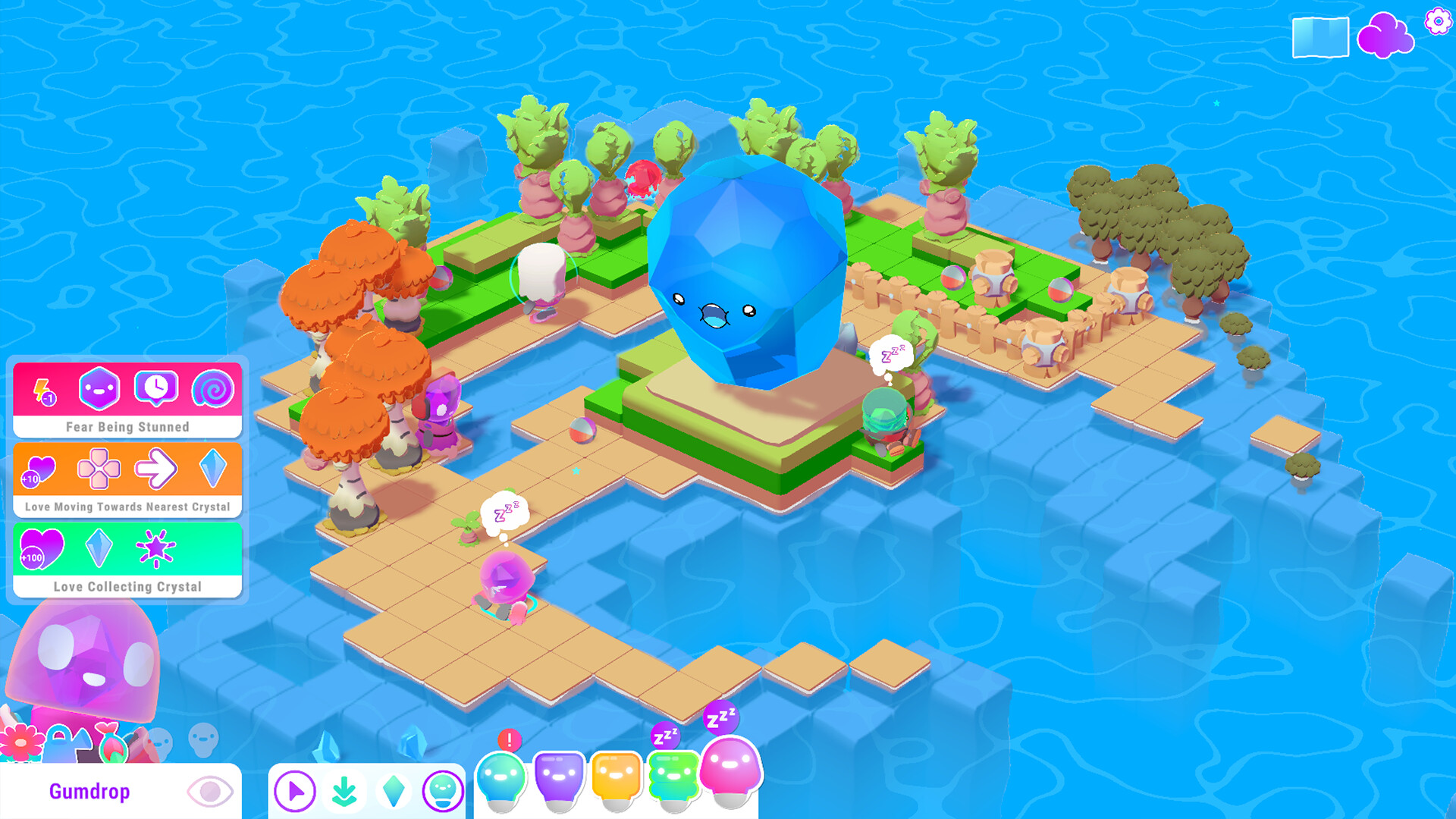Click the lightning -1 icon on Fear Being Stunned
Viewport: 1456px width, 819px height.
(x=43, y=389)
